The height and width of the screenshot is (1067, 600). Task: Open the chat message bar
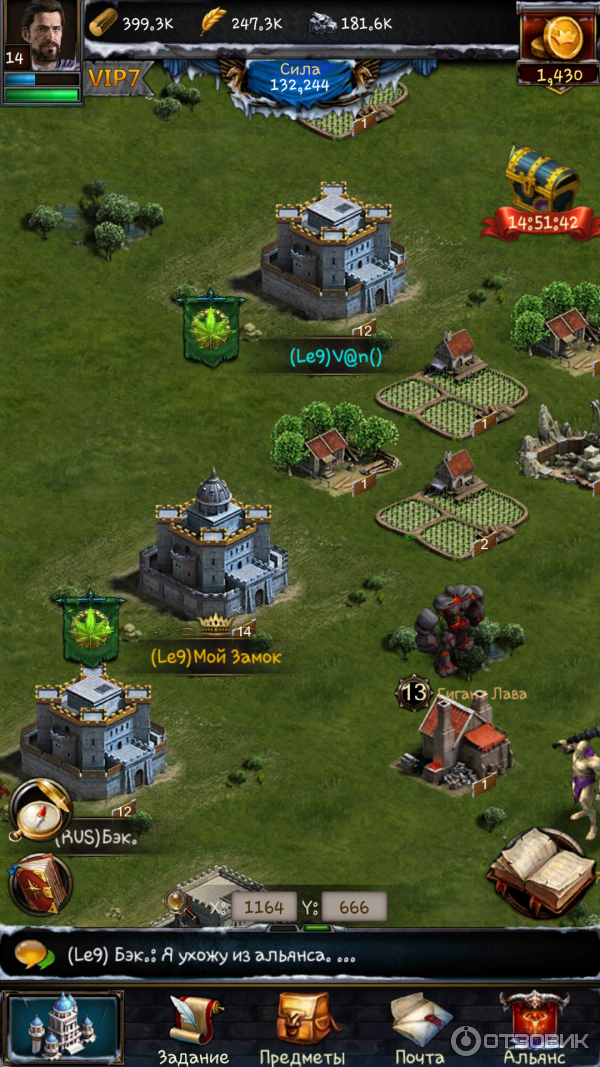tap(300, 954)
